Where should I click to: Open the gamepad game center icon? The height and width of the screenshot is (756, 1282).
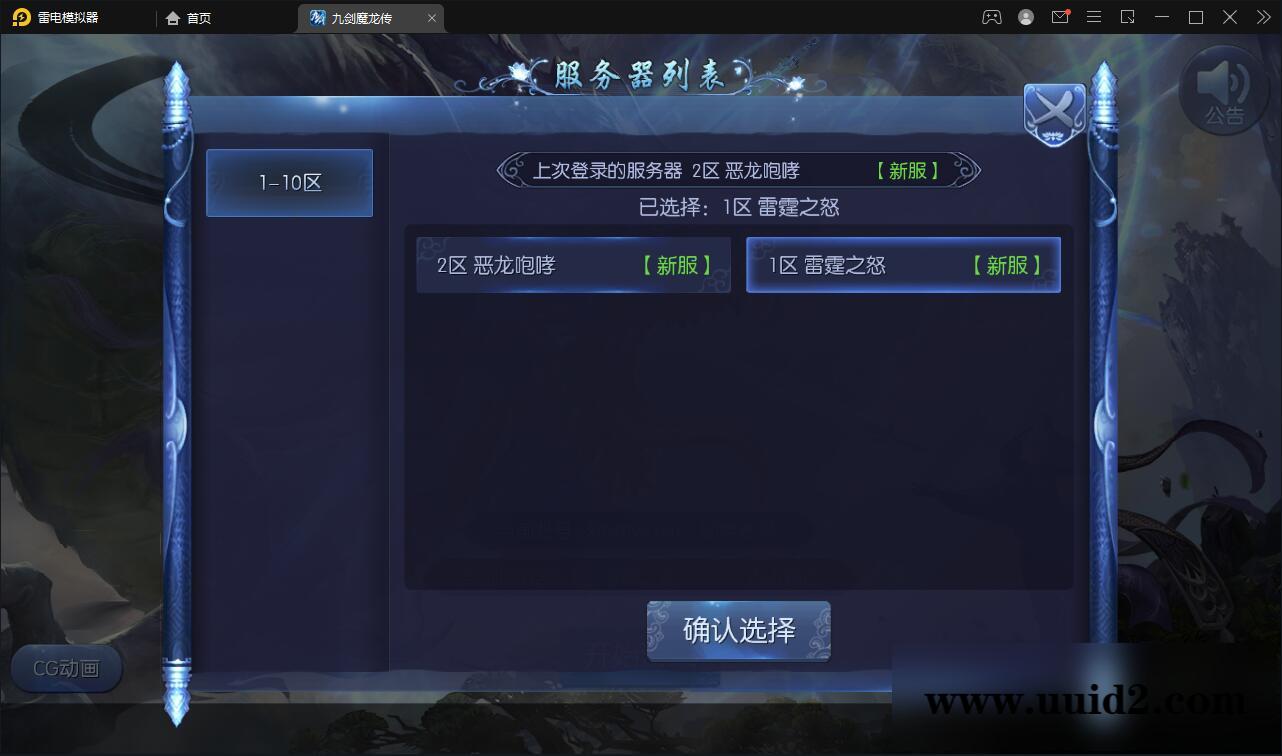point(990,17)
